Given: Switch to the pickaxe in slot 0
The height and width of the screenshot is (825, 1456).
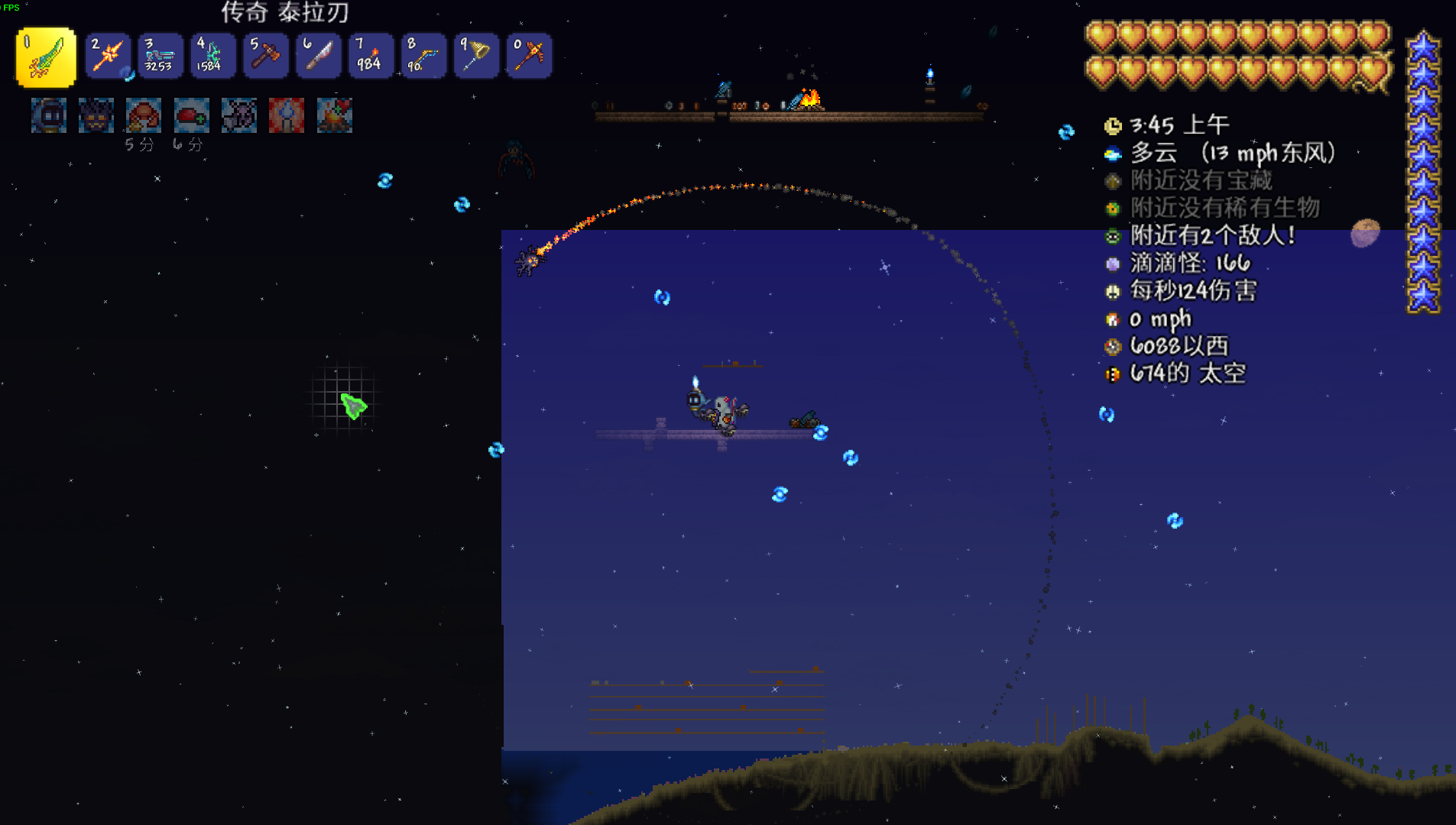Looking at the screenshot, I should [529, 56].
